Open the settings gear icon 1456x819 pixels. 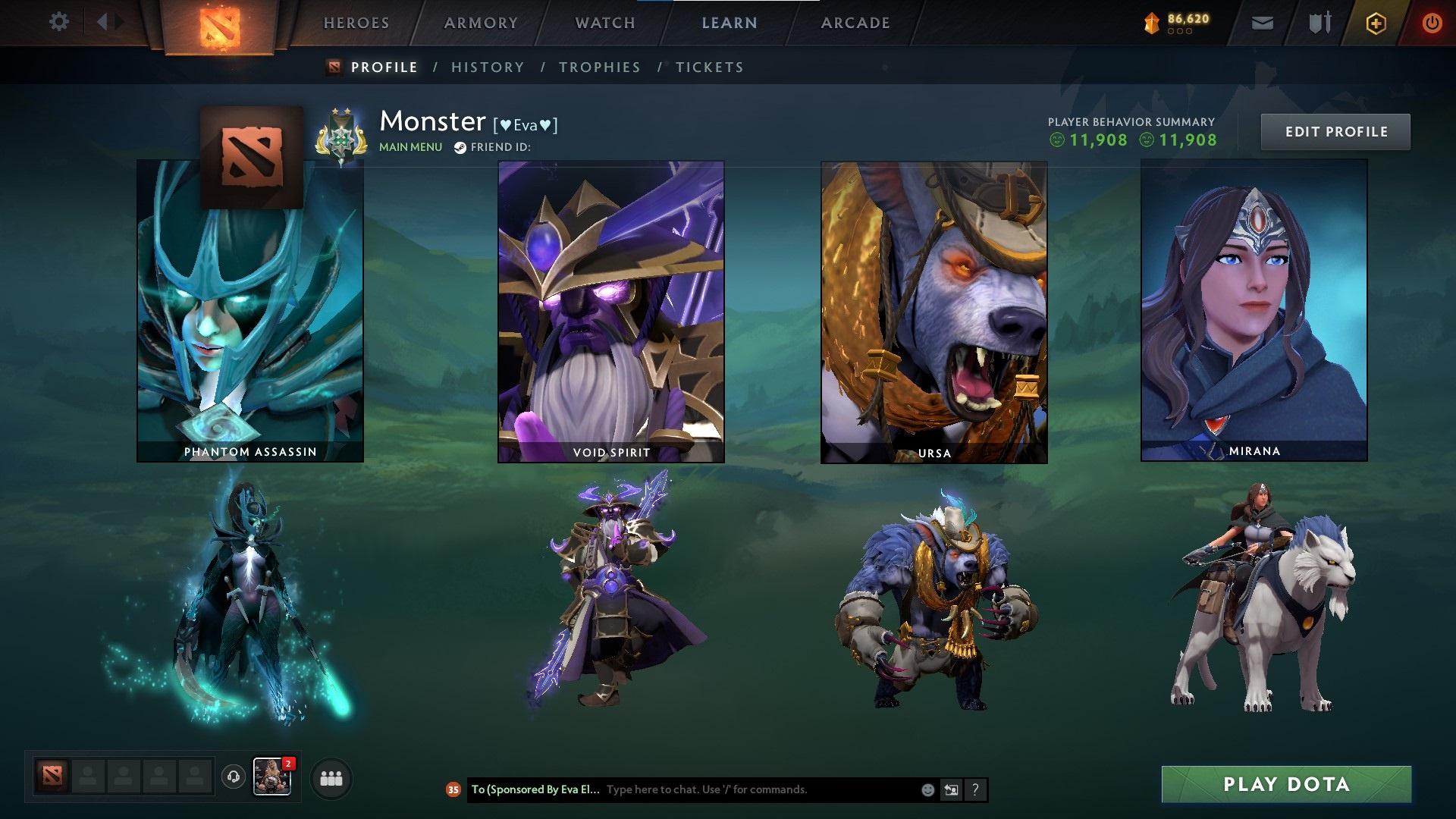[x=58, y=22]
